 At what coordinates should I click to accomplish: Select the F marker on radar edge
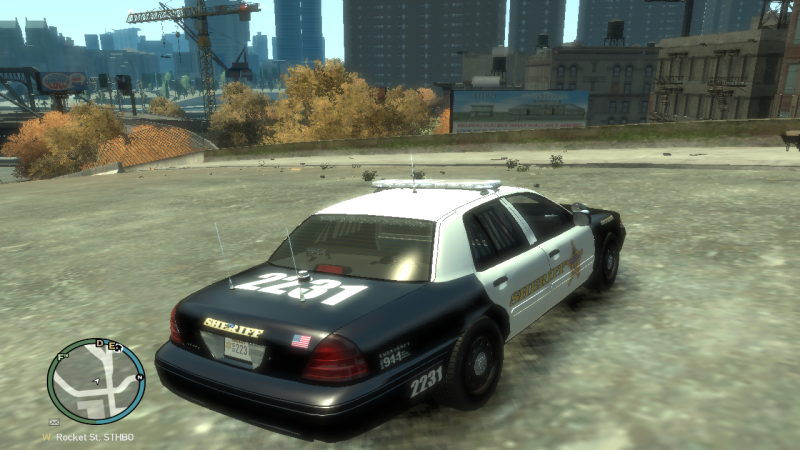tap(62, 355)
